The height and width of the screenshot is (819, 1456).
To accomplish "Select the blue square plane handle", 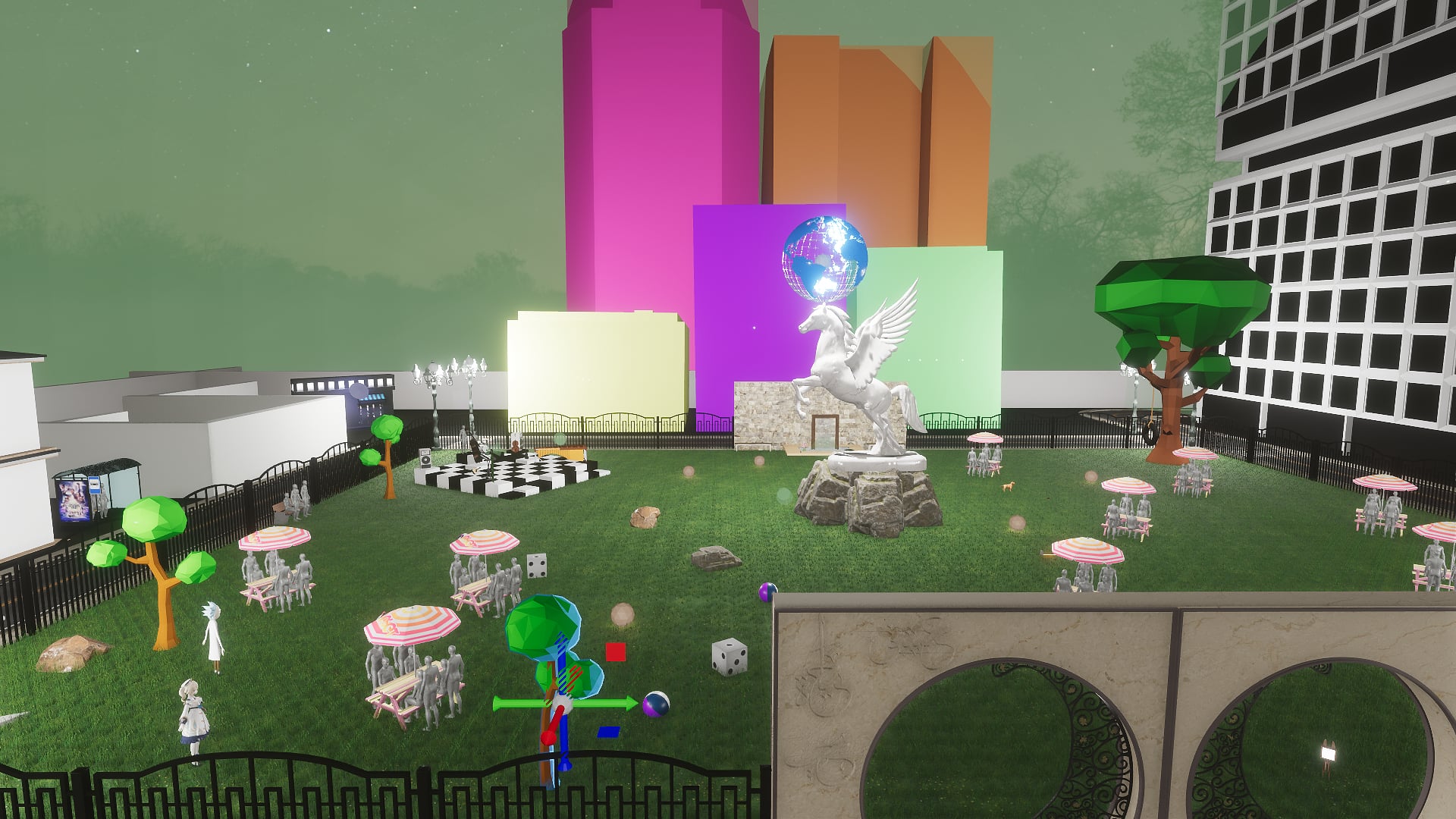I will pyautogui.click(x=608, y=732).
